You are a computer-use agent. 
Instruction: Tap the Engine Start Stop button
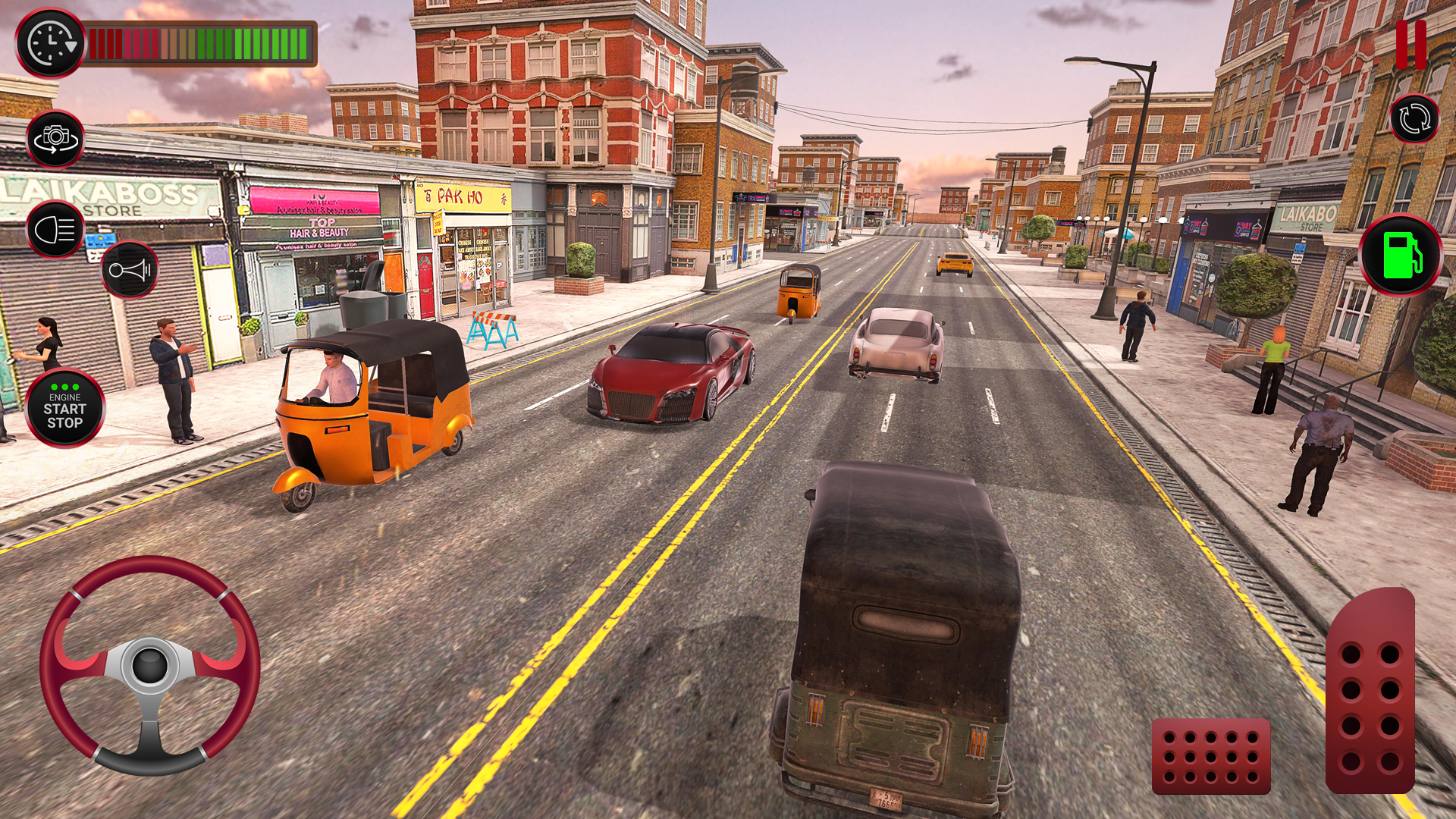[65, 409]
